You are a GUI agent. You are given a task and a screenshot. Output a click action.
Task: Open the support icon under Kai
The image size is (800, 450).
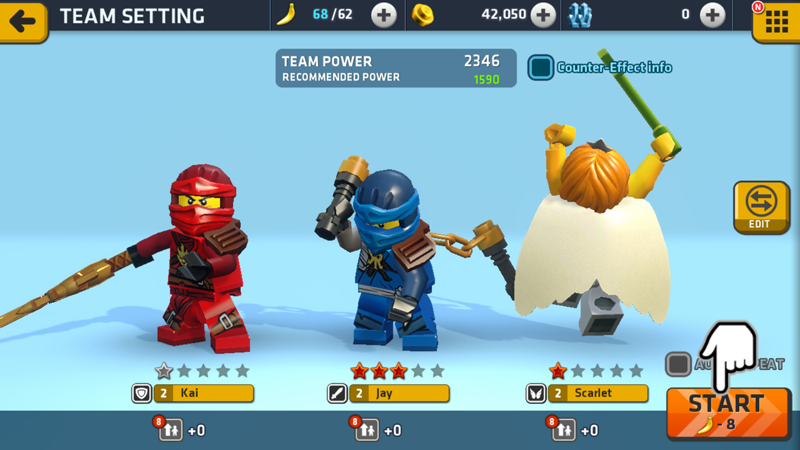point(170,430)
